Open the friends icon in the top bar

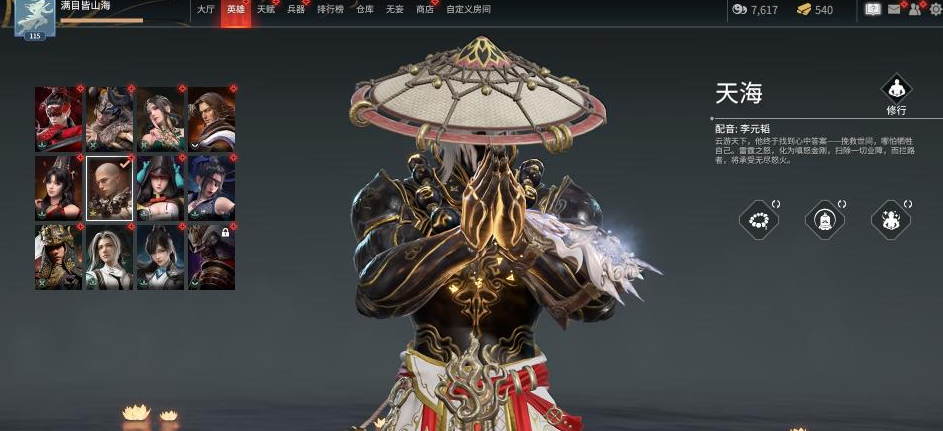[x=914, y=10]
